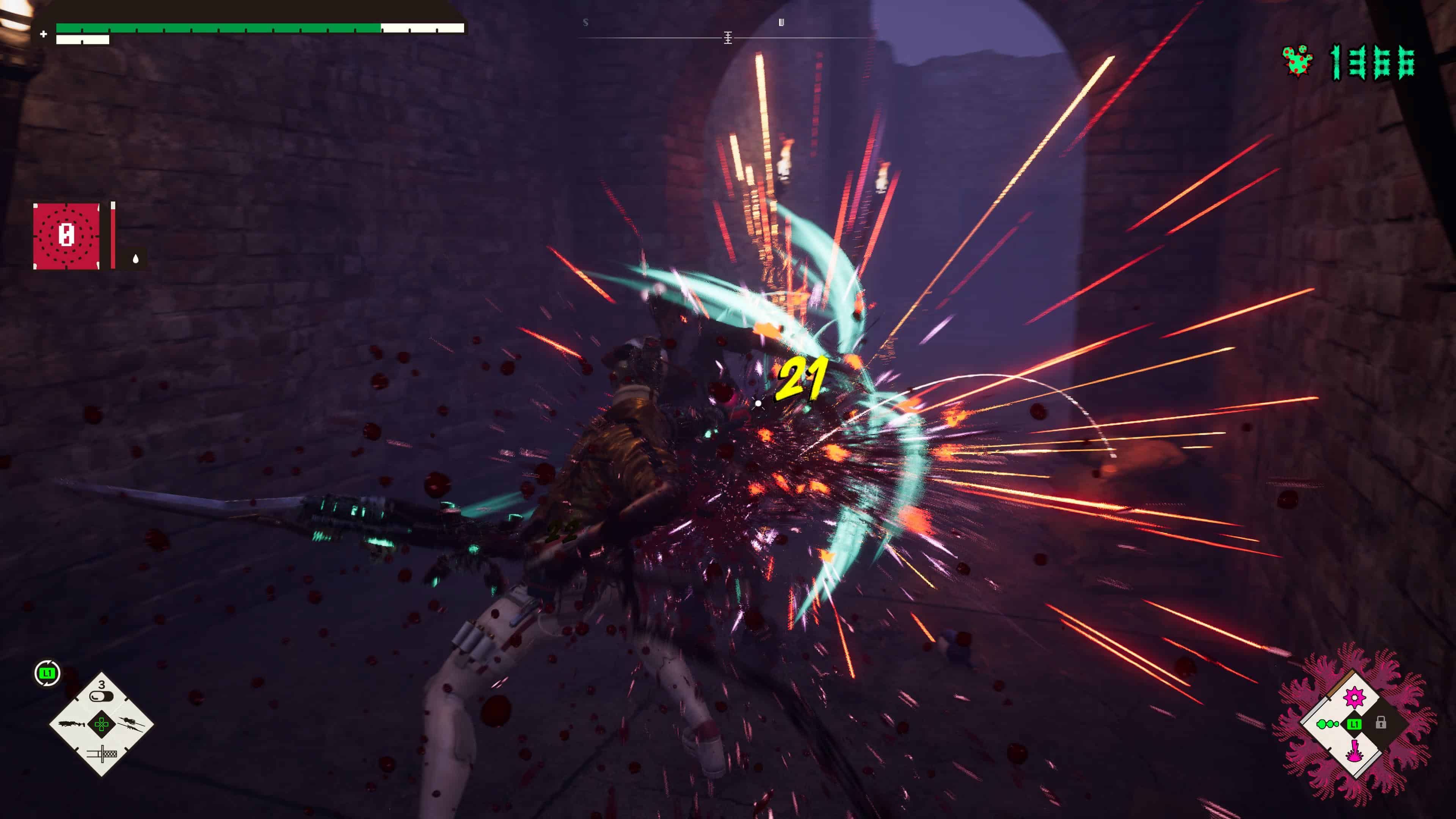Screen dimensions: 1456x819
Task: Select the healing capsule item slot
Action: (101, 695)
